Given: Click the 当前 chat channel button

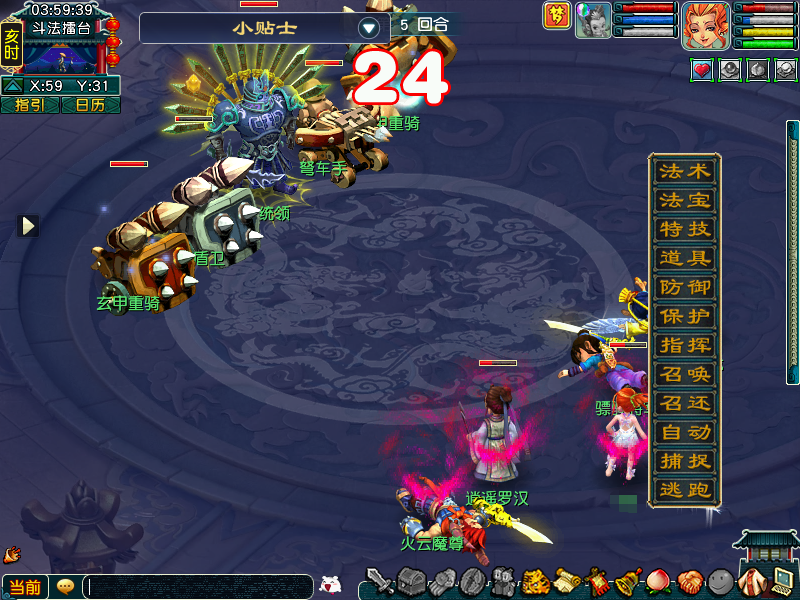Looking at the screenshot, I should pos(24,587).
